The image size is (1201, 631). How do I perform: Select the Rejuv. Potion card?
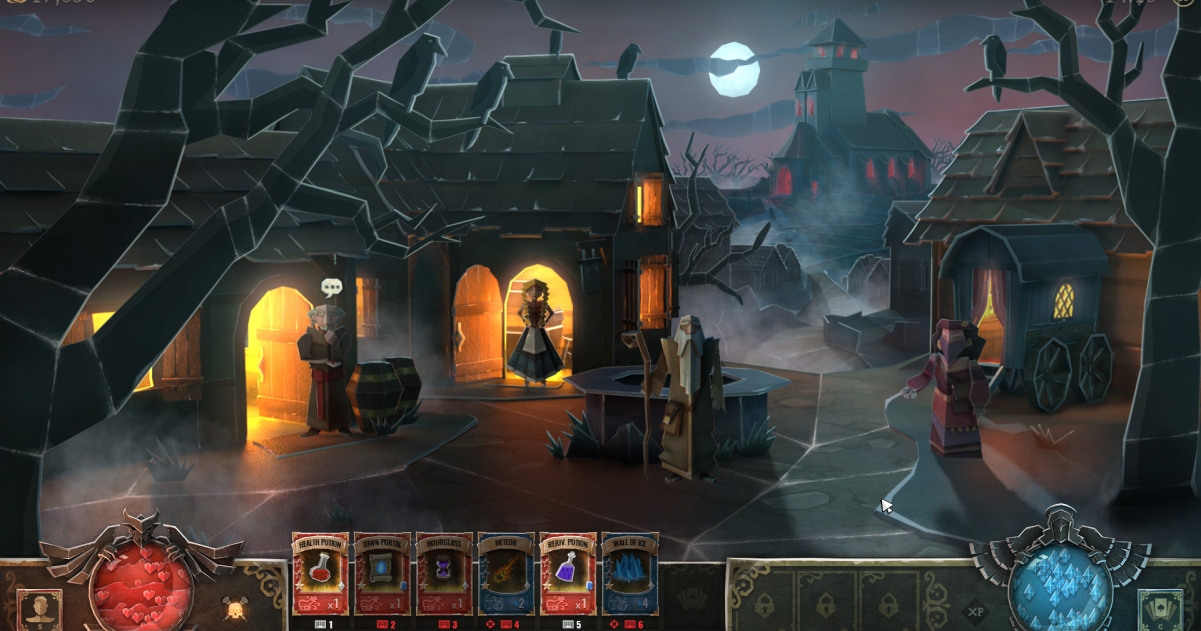pyautogui.click(x=568, y=573)
